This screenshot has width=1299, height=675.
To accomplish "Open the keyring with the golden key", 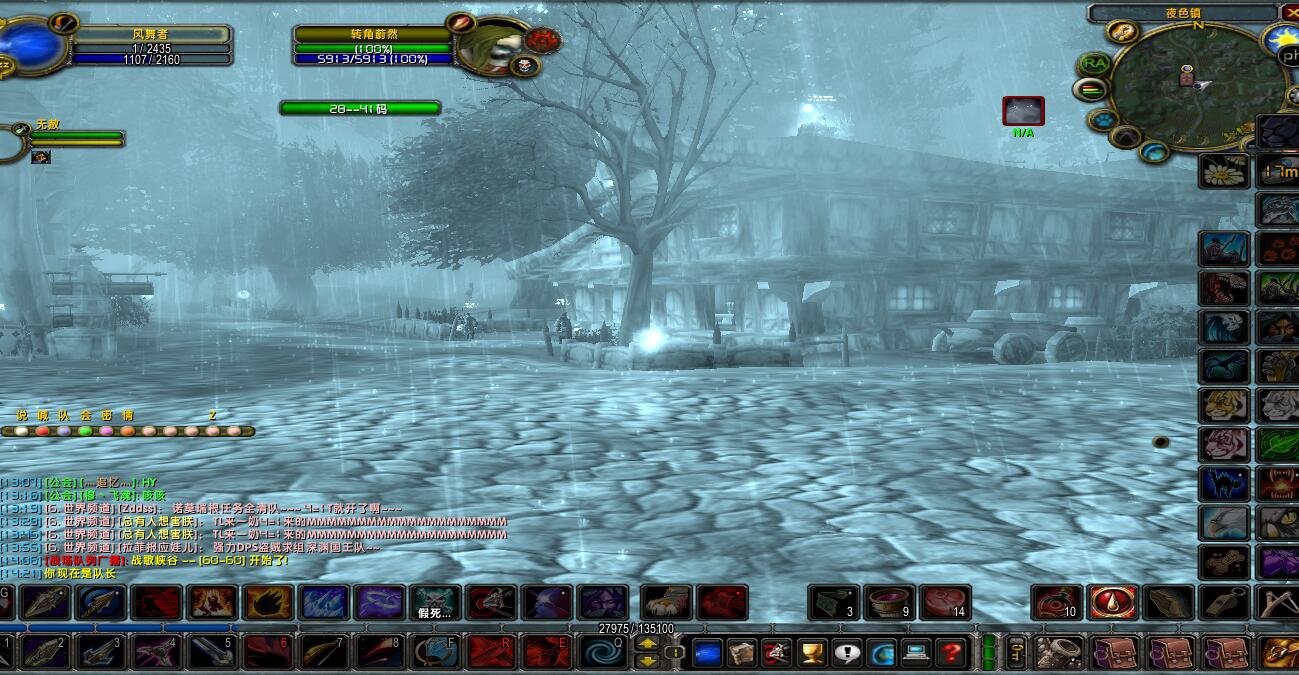I will (x=1016, y=652).
